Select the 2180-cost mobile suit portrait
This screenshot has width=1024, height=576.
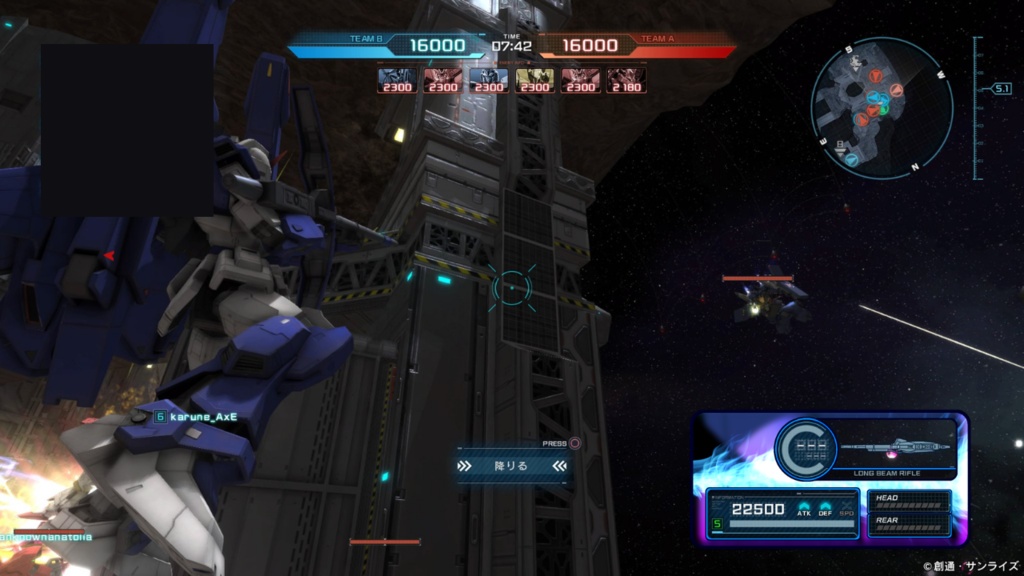tap(626, 80)
